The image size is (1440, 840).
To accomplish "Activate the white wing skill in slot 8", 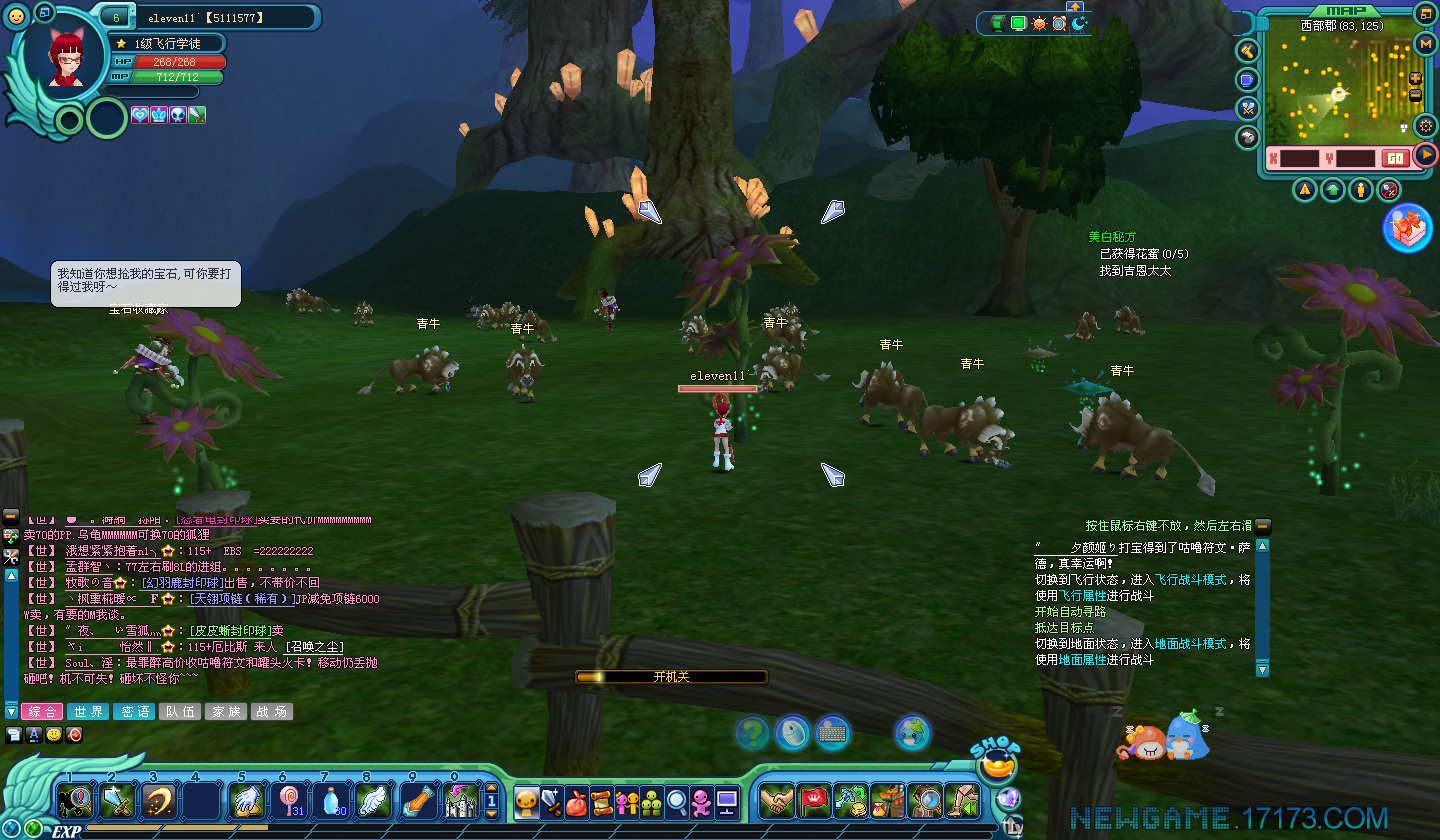I will pyautogui.click(x=372, y=800).
